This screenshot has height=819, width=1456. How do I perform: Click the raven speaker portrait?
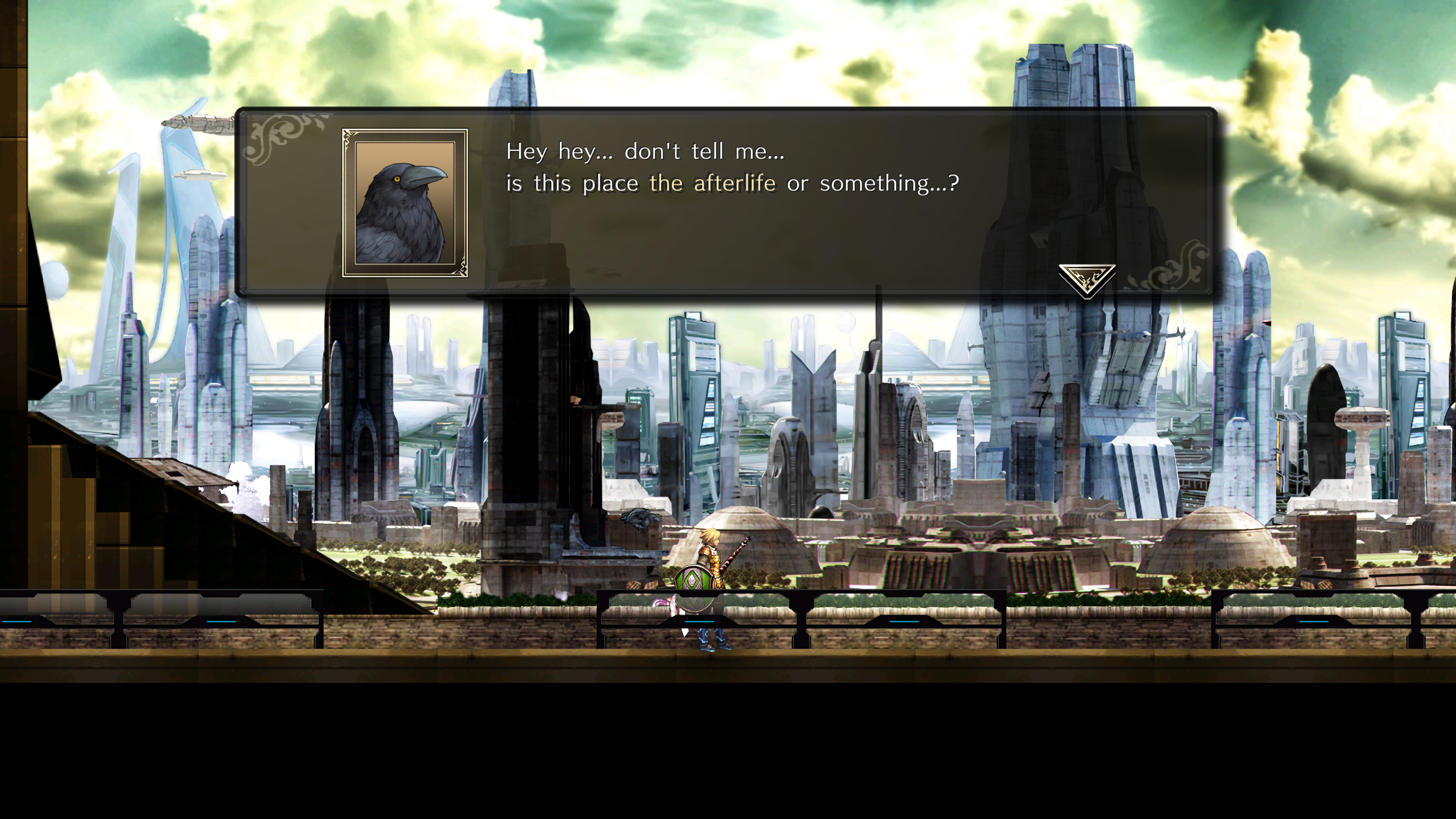click(x=405, y=203)
